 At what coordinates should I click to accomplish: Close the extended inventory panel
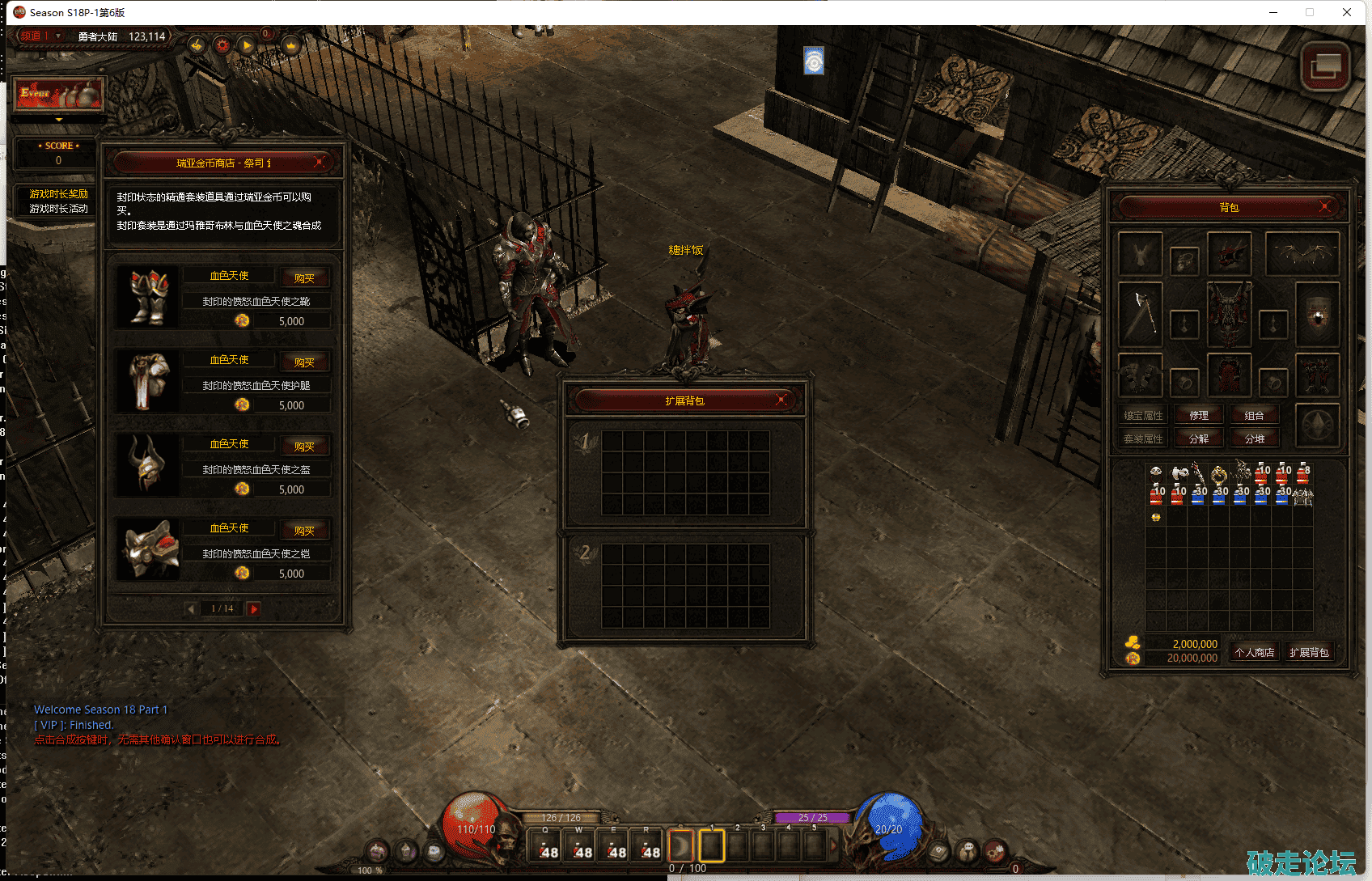coord(781,400)
